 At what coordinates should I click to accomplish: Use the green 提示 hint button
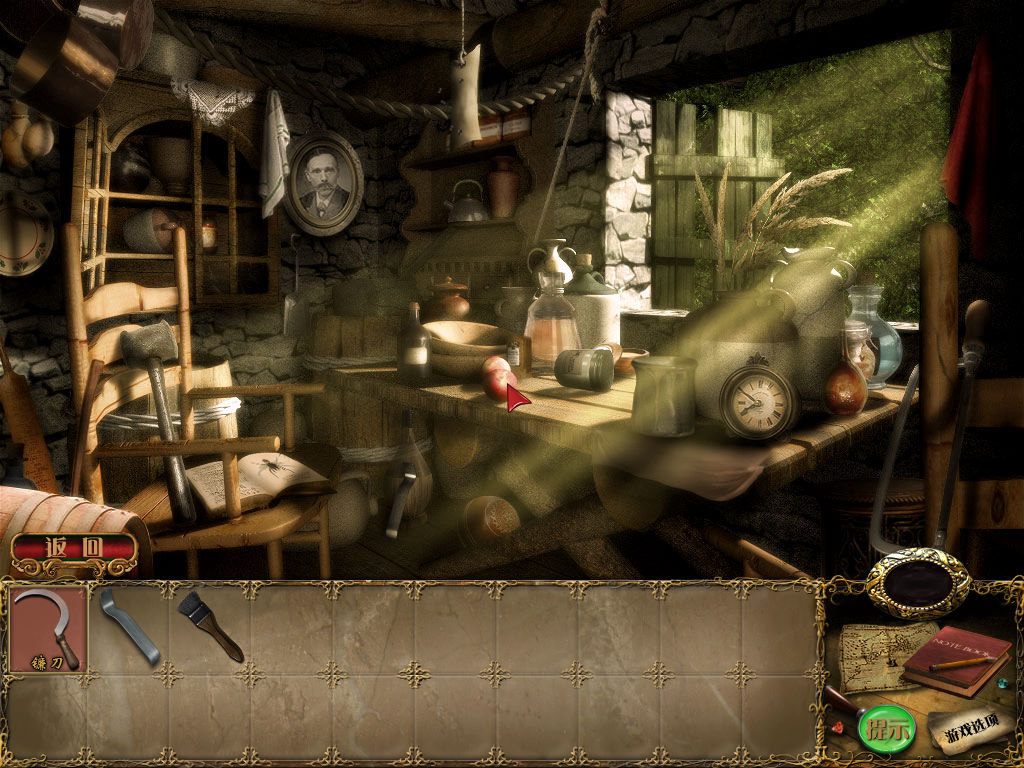point(885,729)
